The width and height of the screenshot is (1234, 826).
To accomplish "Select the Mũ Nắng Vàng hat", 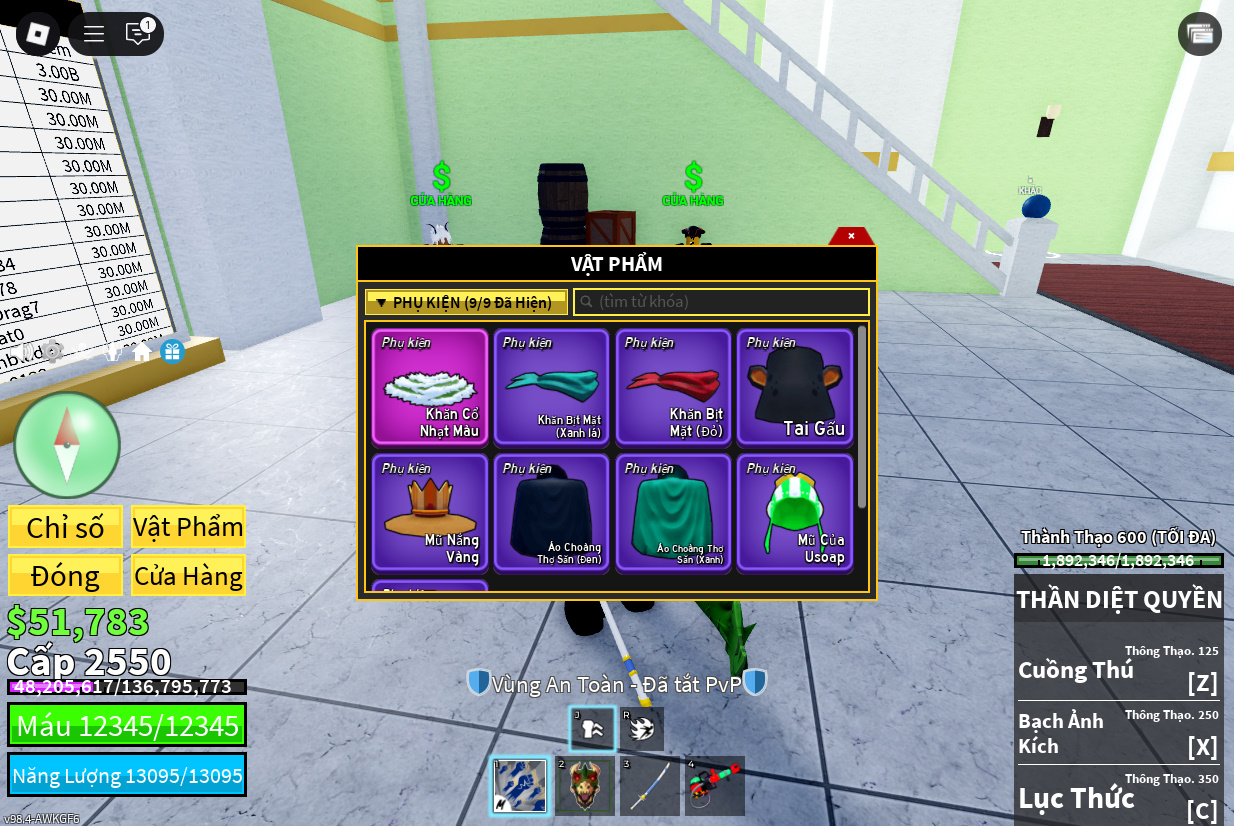I will coord(430,513).
